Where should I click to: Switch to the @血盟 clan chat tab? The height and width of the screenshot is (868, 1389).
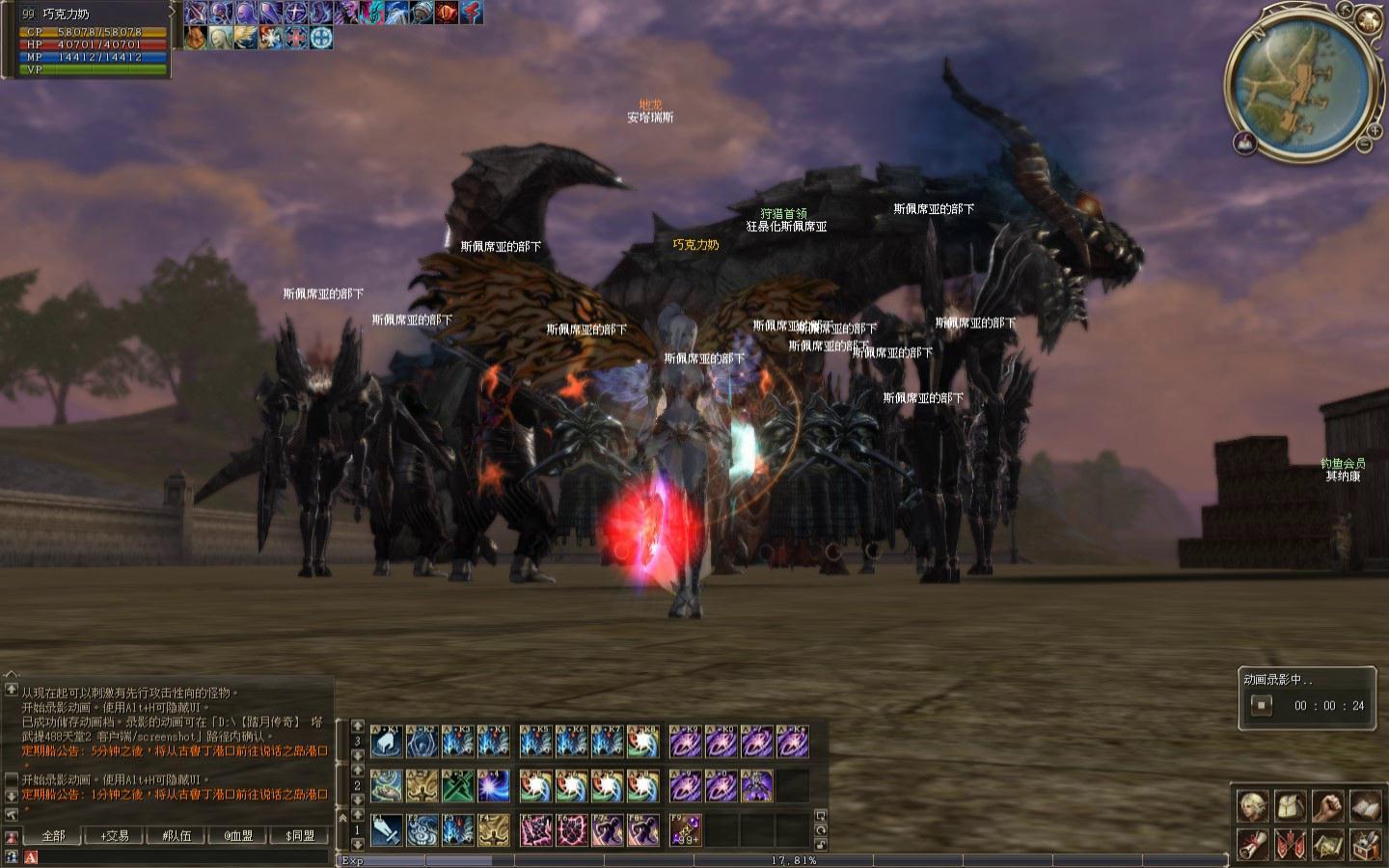click(238, 835)
